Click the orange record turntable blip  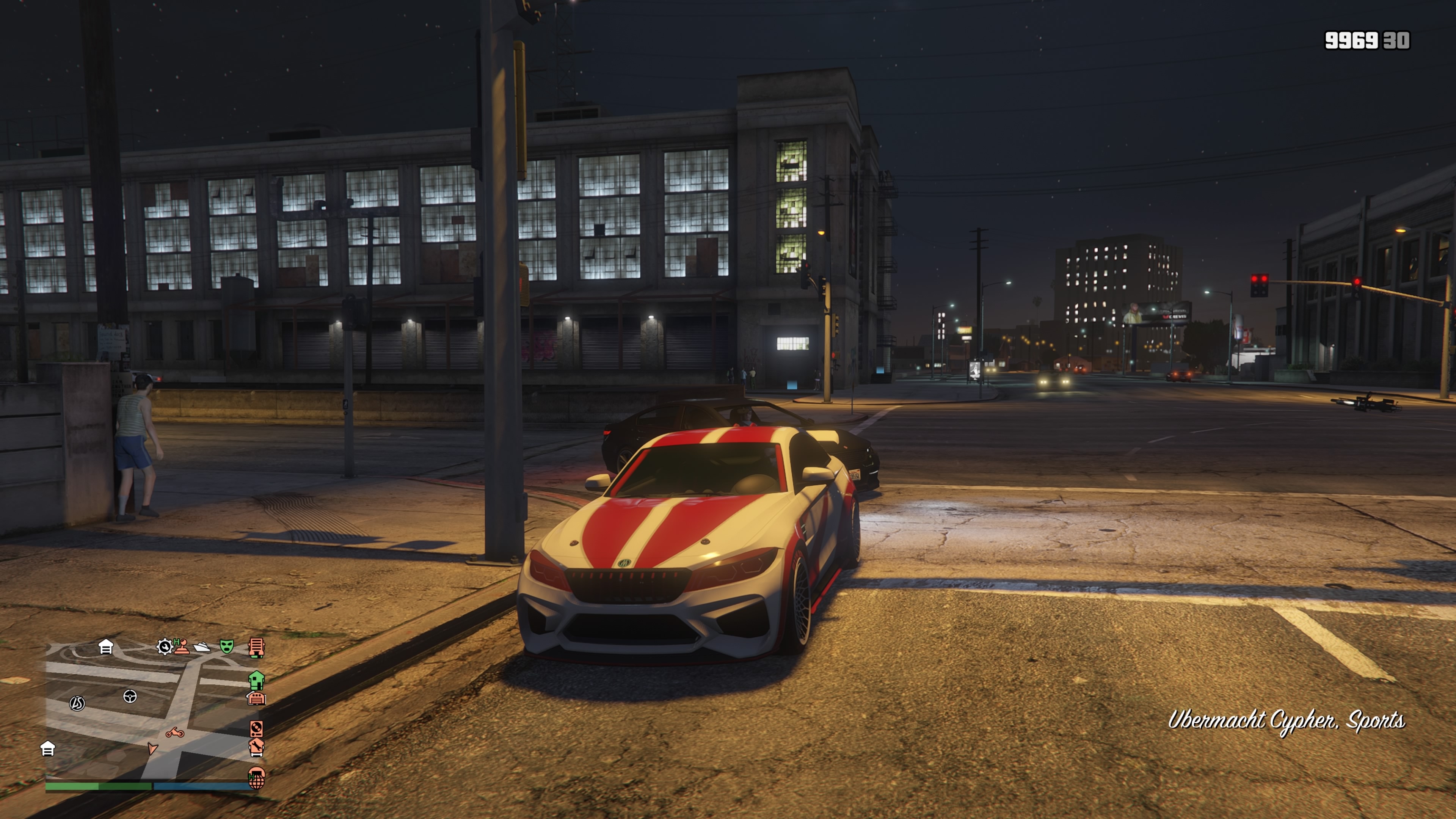(257, 728)
